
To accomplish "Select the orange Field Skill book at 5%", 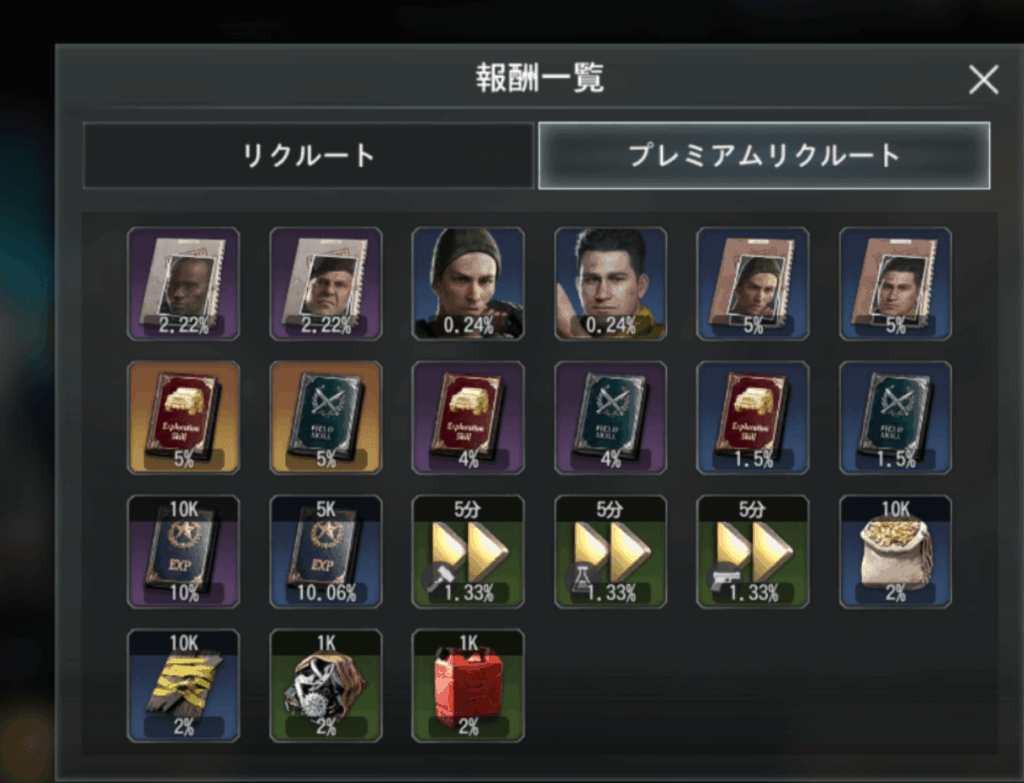I will coord(326,417).
